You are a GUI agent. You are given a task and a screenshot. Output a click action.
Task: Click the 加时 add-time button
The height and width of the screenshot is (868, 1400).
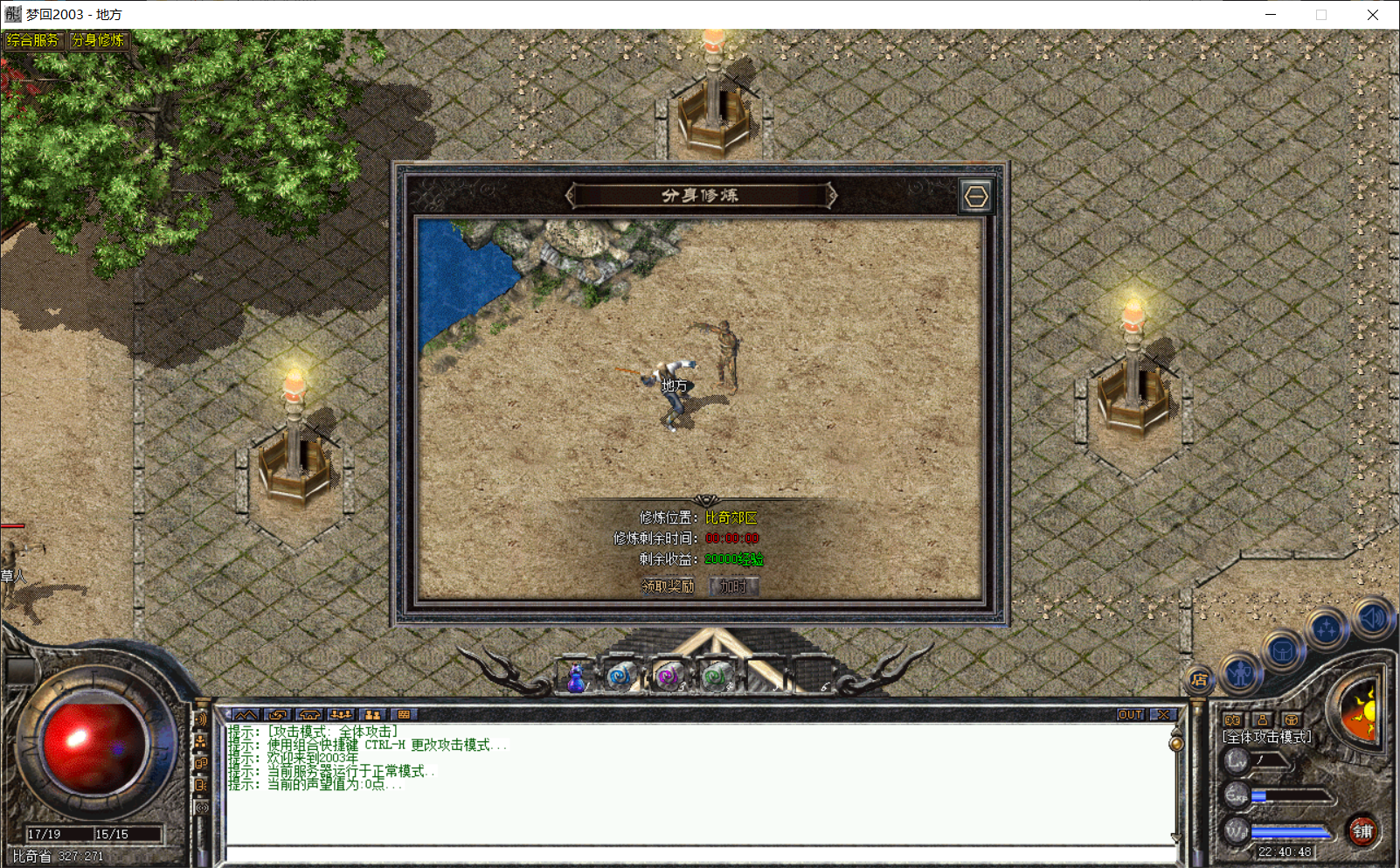(x=734, y=586)
